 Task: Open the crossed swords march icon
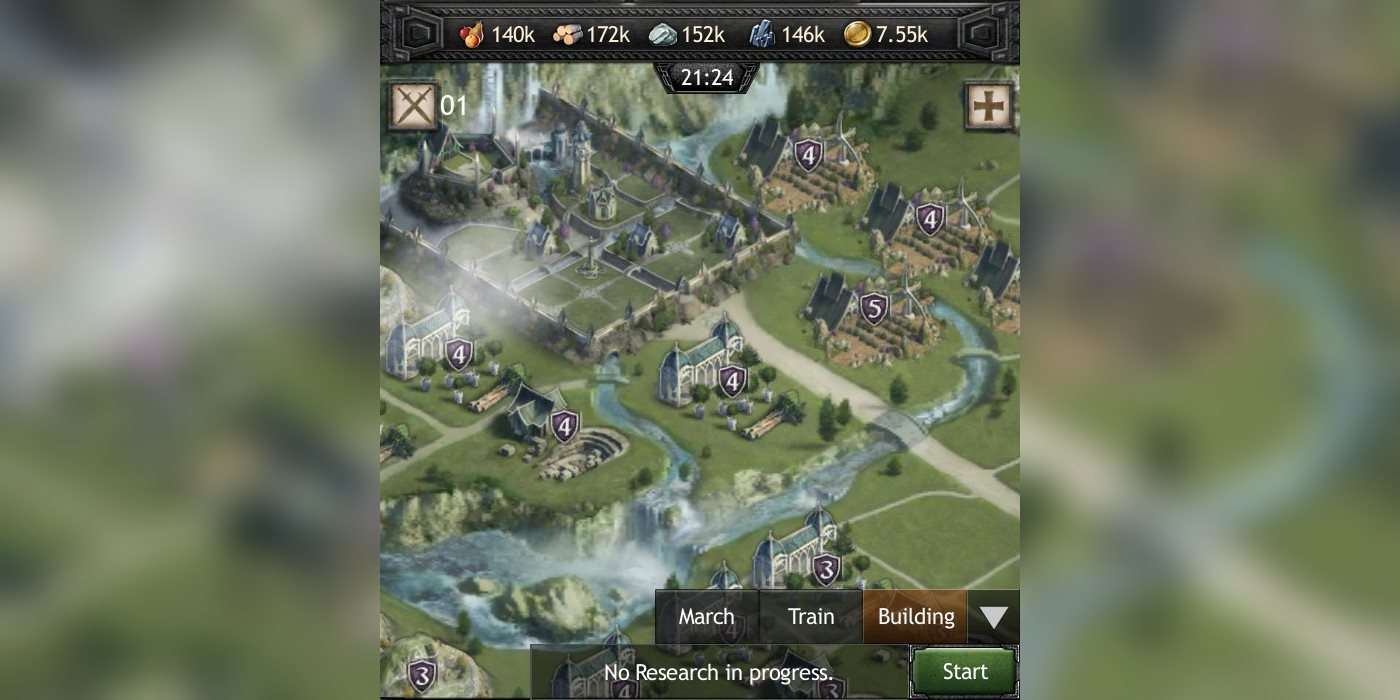point(413,105)
